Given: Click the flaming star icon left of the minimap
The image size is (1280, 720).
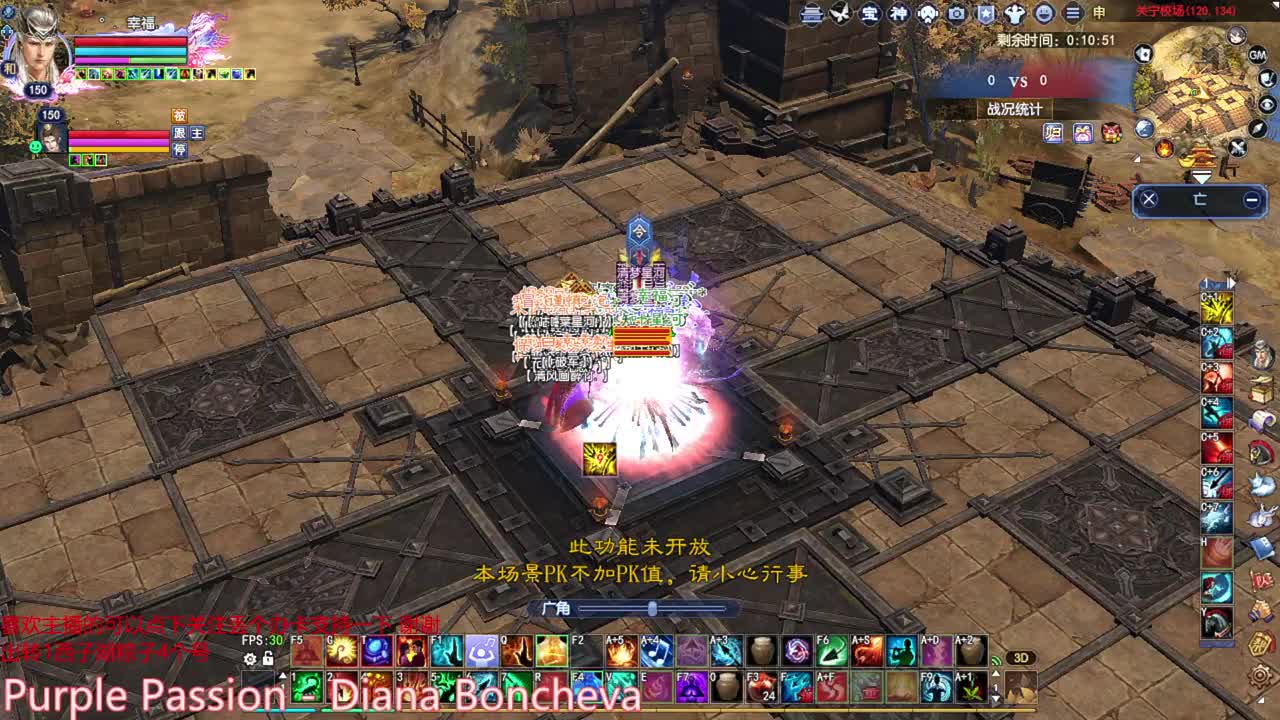Looking at the screenshot, I should [1164, 149].
